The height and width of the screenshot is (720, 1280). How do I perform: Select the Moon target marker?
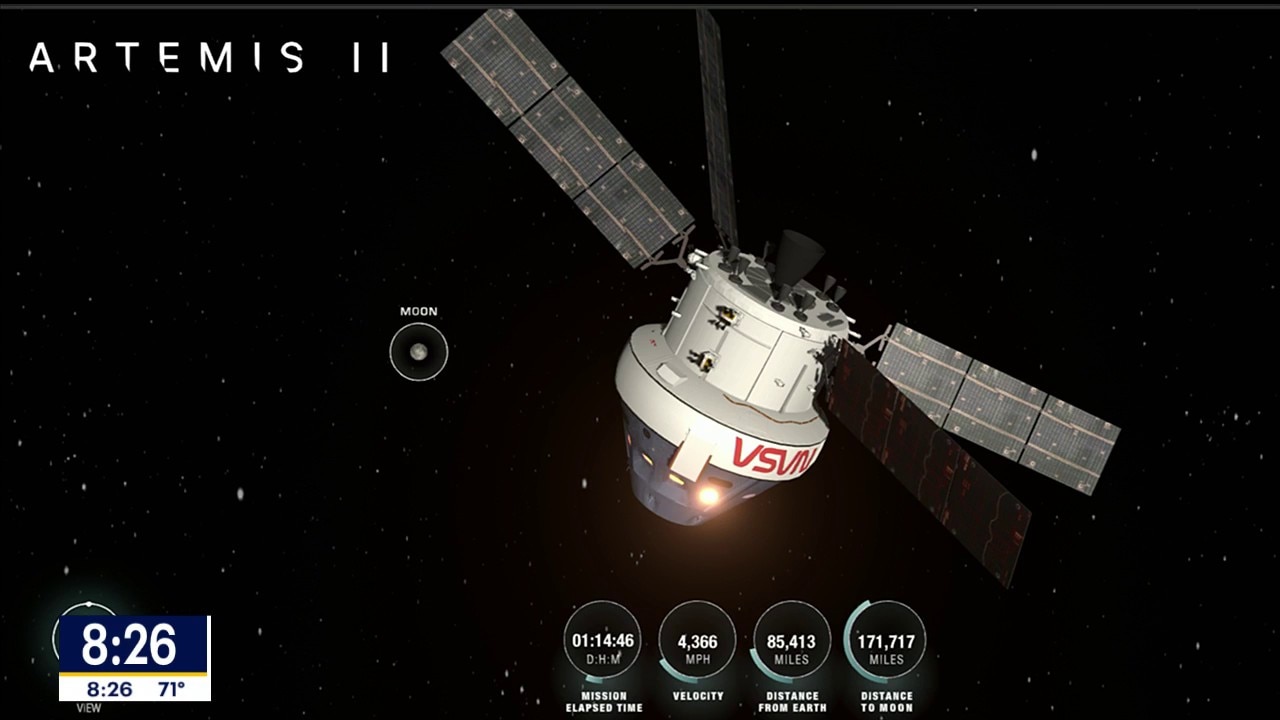[x=418, y=352]
